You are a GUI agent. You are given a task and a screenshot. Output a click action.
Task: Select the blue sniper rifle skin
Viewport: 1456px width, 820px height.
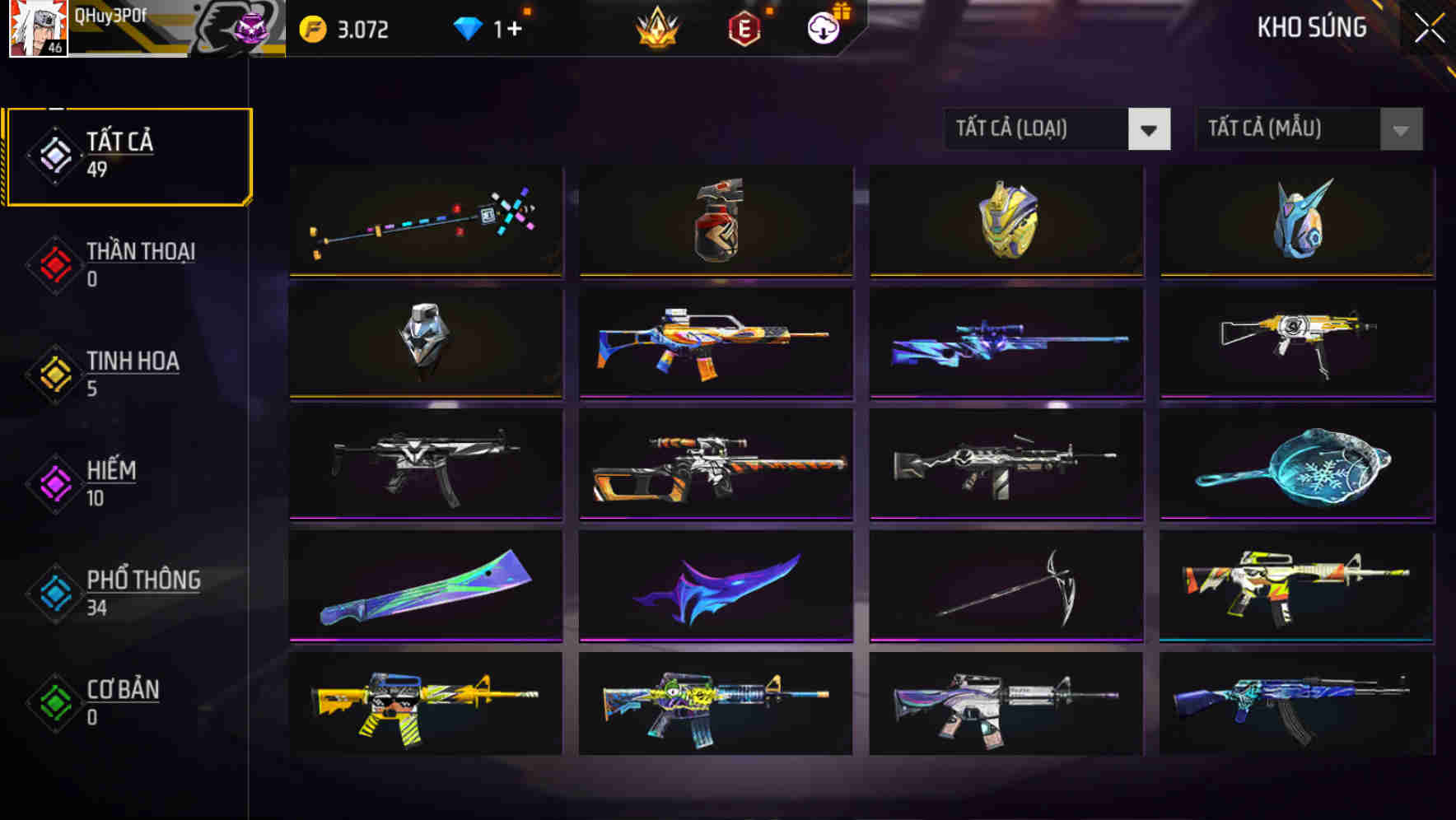1006,343
